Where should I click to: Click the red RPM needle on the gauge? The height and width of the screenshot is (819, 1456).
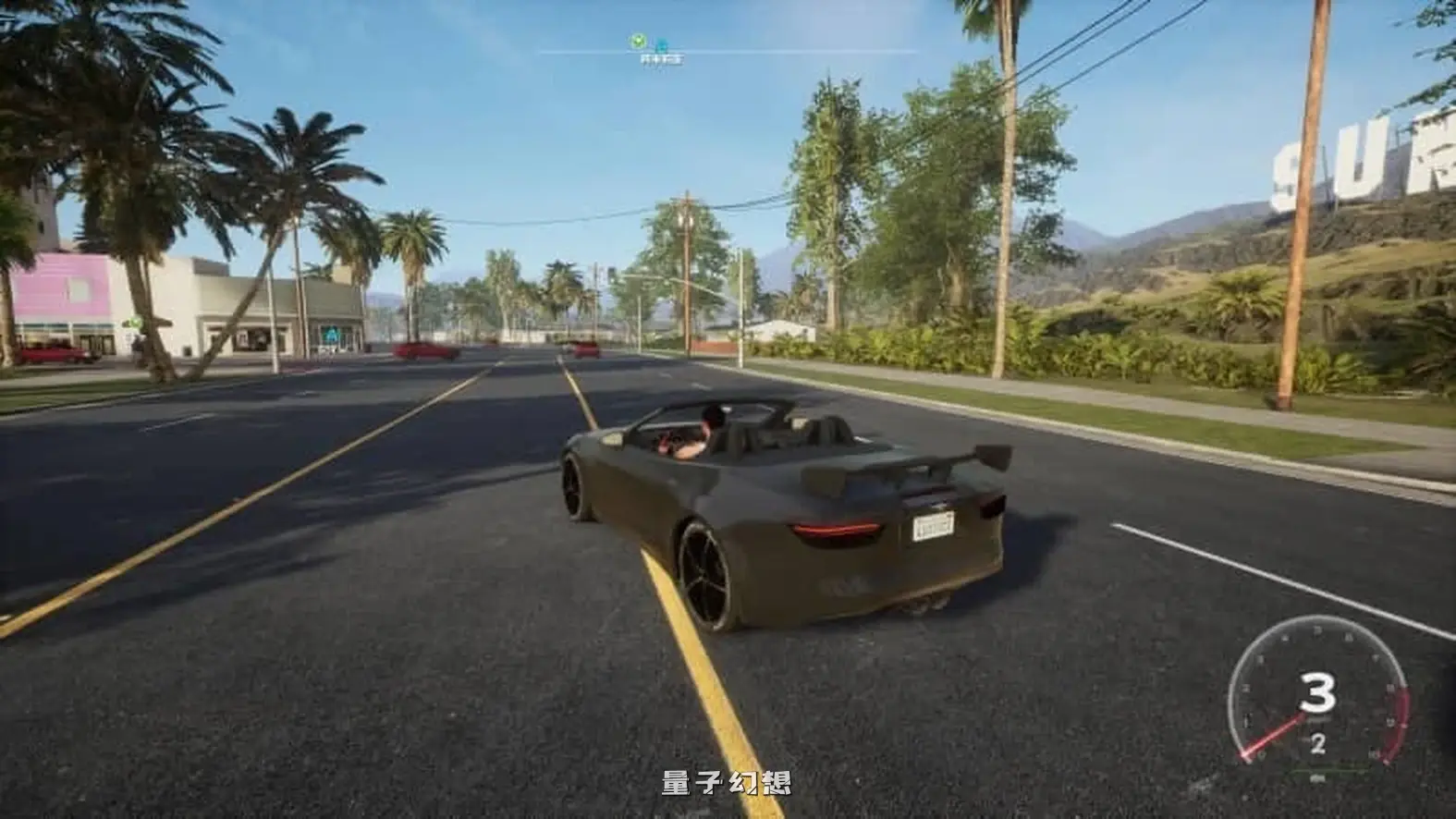pyautogui.click(x=1274, y=734)
